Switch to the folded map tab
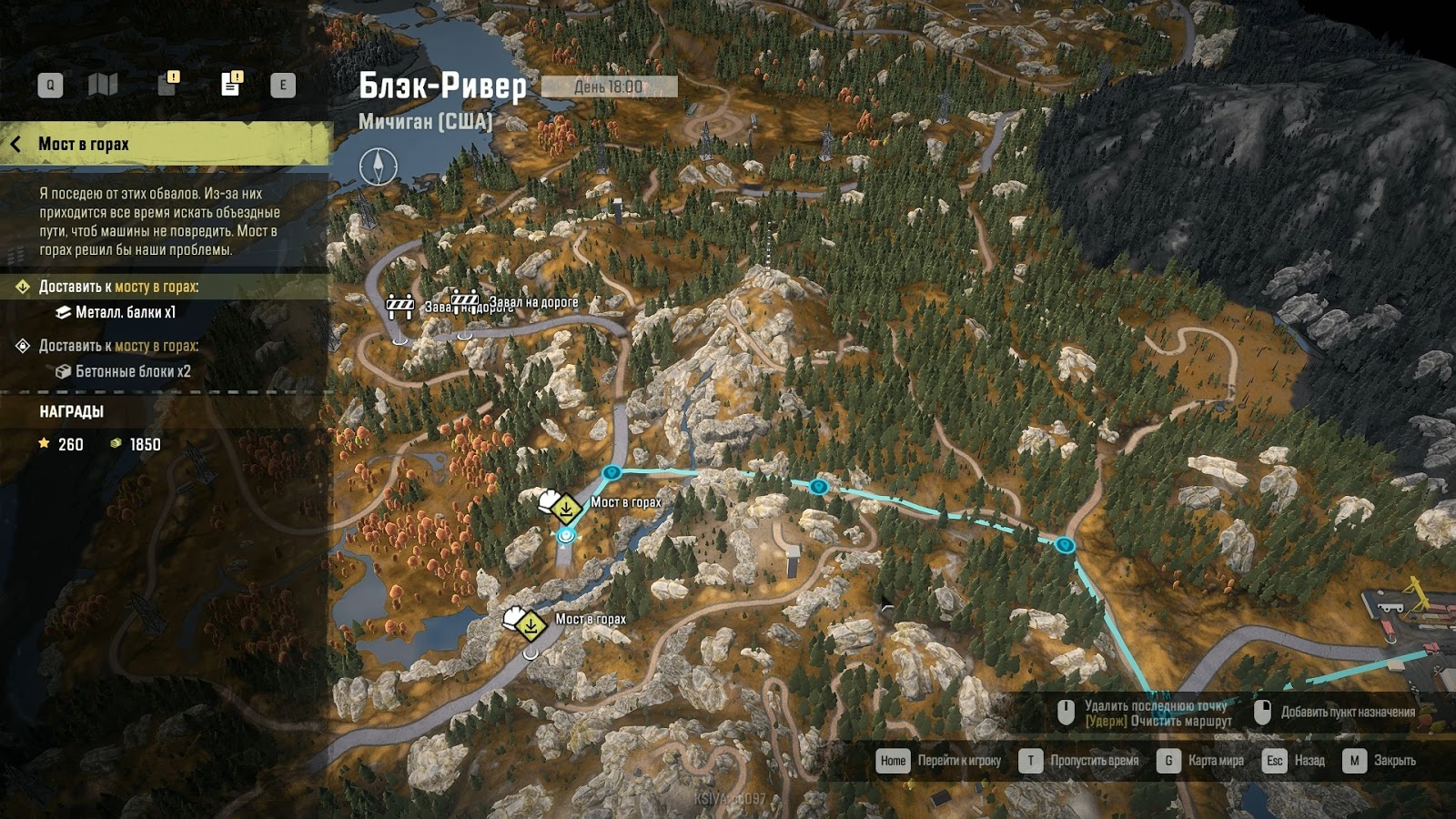 pos(103,86)
